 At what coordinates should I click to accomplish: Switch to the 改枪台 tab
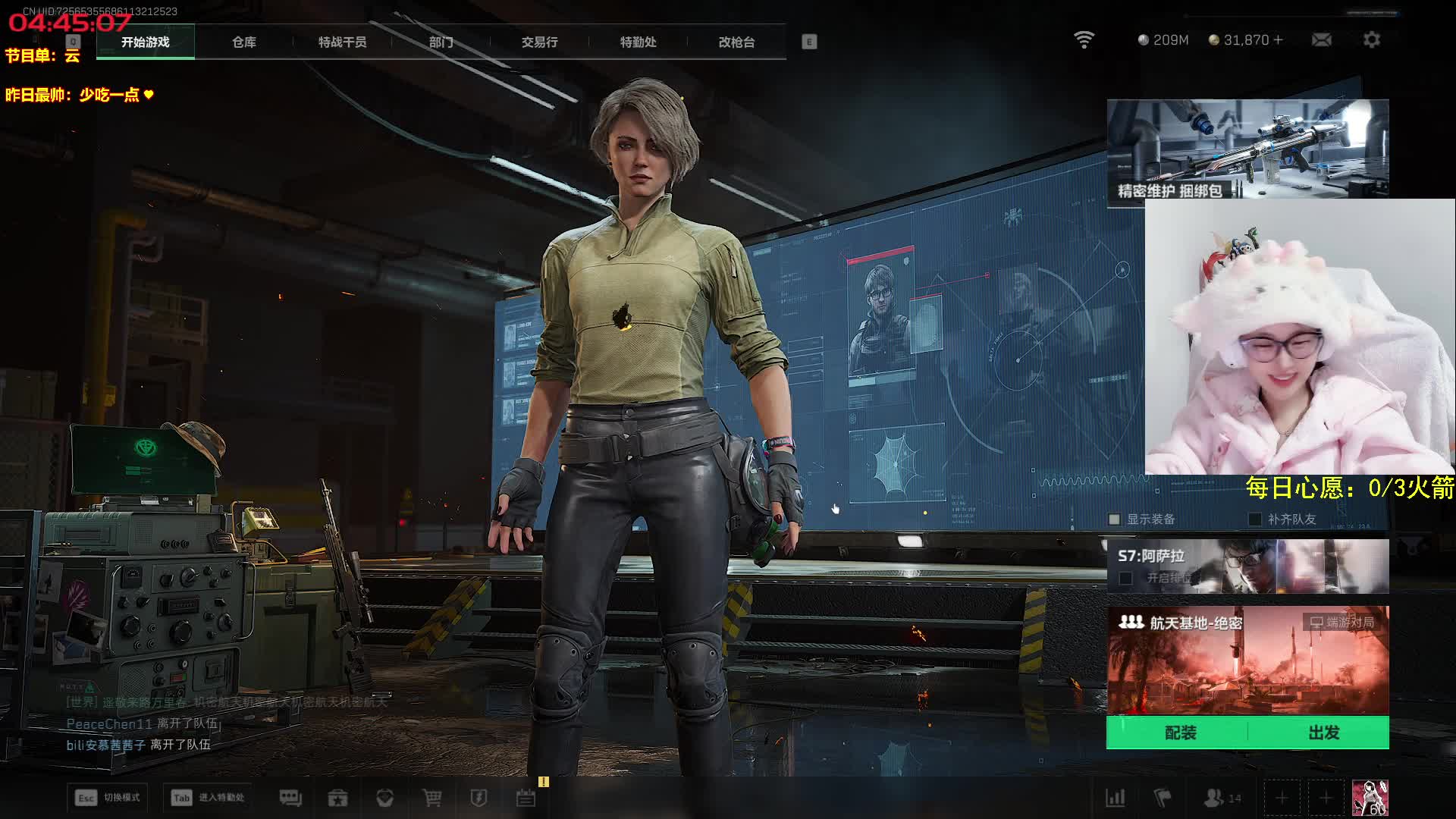pos(736,42)
